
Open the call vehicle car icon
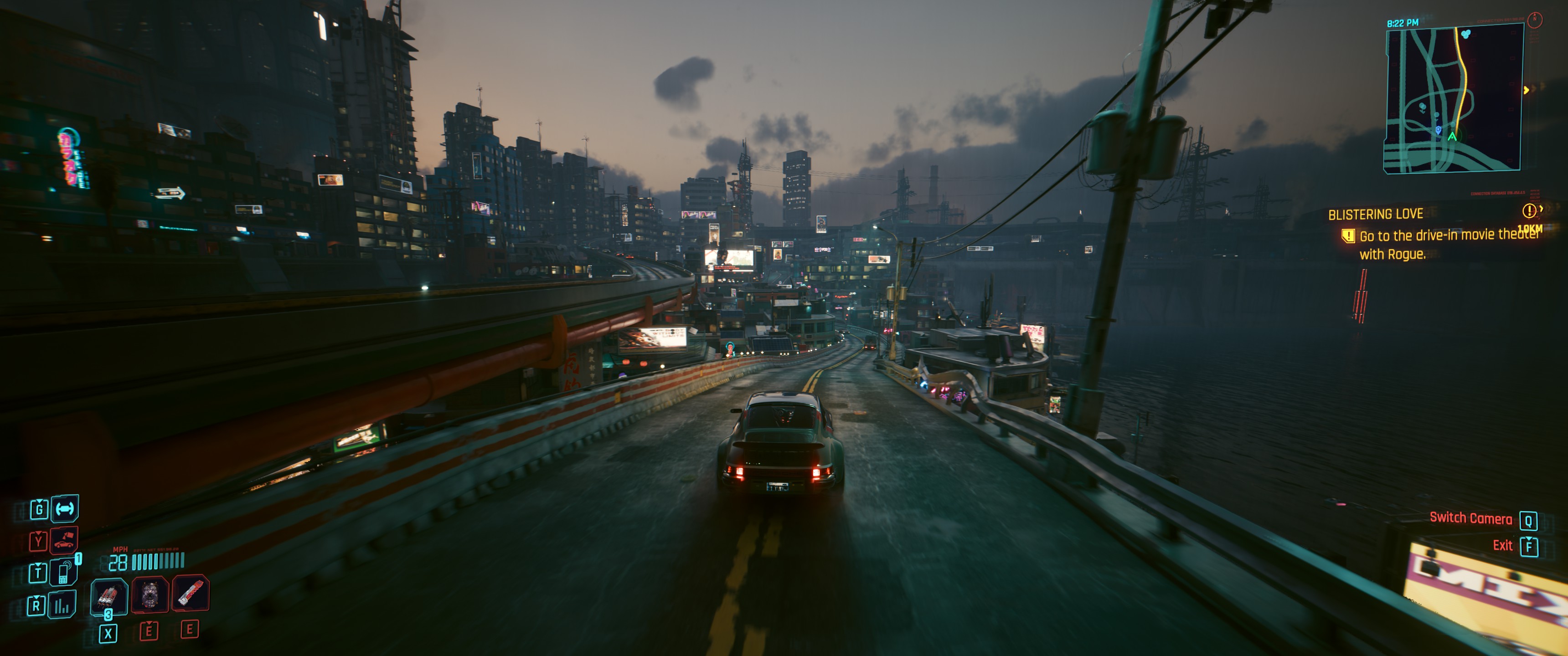(x=64, y=540)
